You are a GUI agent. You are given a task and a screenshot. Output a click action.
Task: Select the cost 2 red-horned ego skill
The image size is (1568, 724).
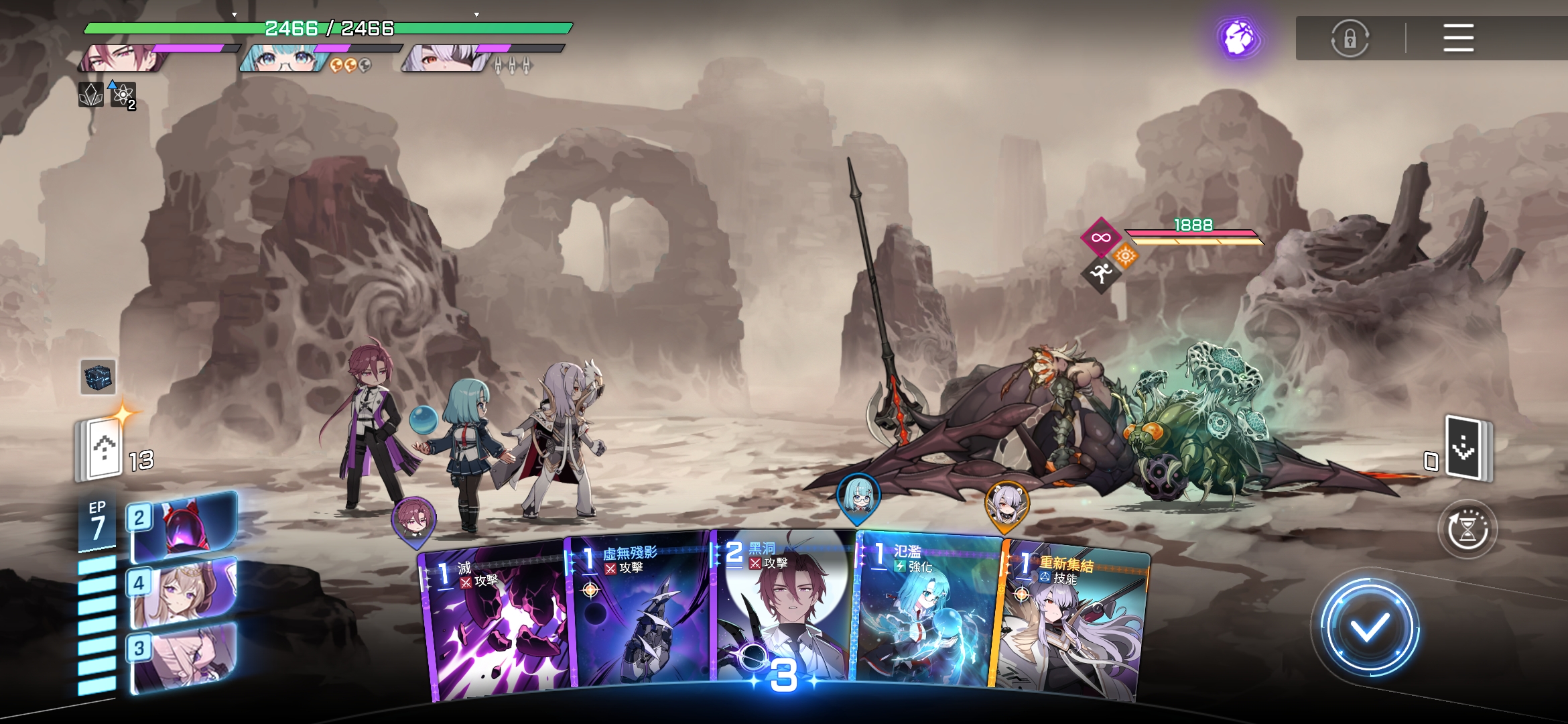(184, 526)
